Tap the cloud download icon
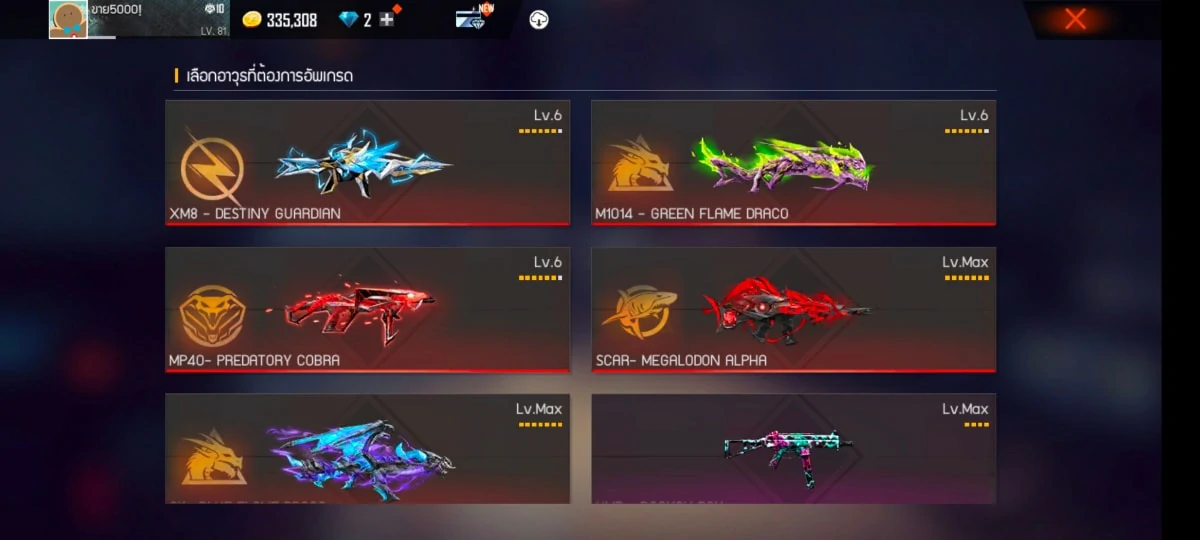The width and height of the screenshot is (1200, 540). (x=538, y=20)
